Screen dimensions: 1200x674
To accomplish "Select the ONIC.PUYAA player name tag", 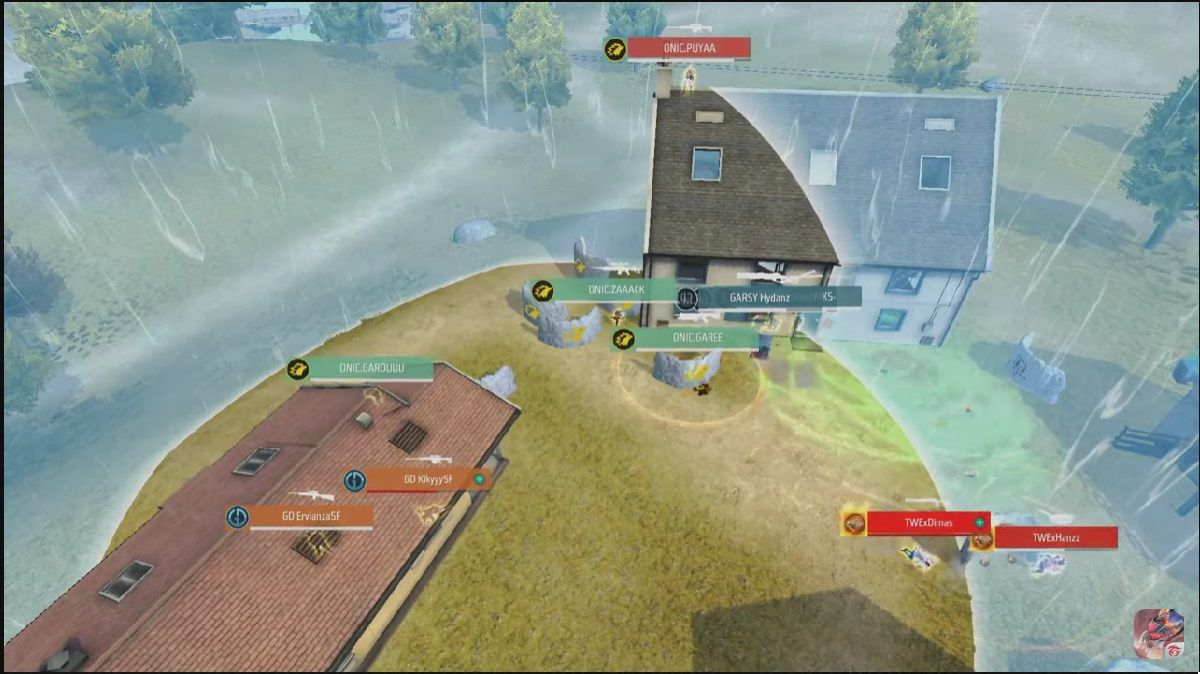I will (x=691, y=48).
